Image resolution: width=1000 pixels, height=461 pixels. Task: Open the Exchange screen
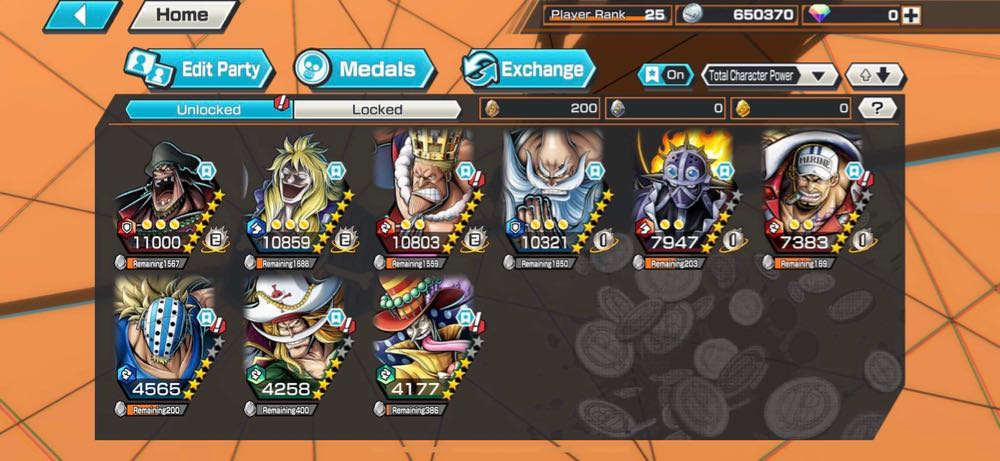point(527,69)
